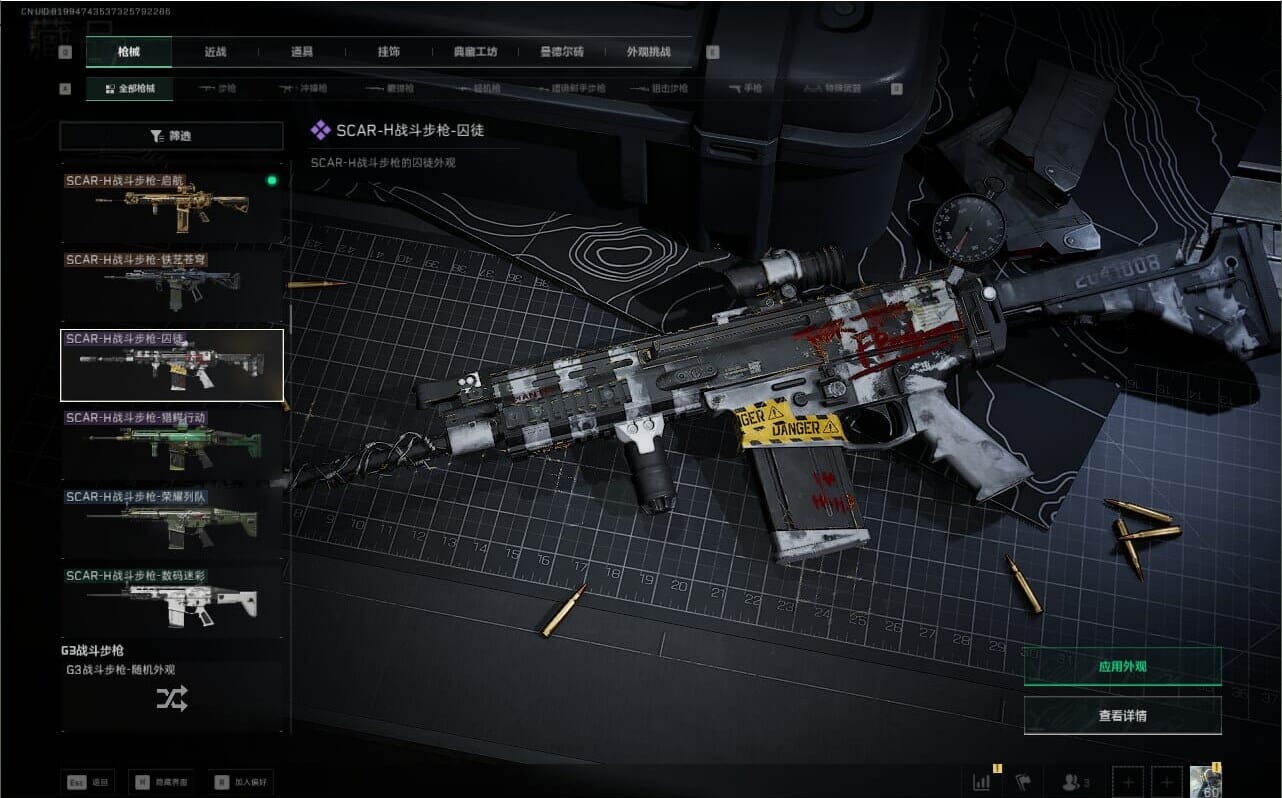Click the G3 随机外观 shuffle icon
This screenshot has width=1282, height=798.
pyautogui.click(x=171, y=700)
